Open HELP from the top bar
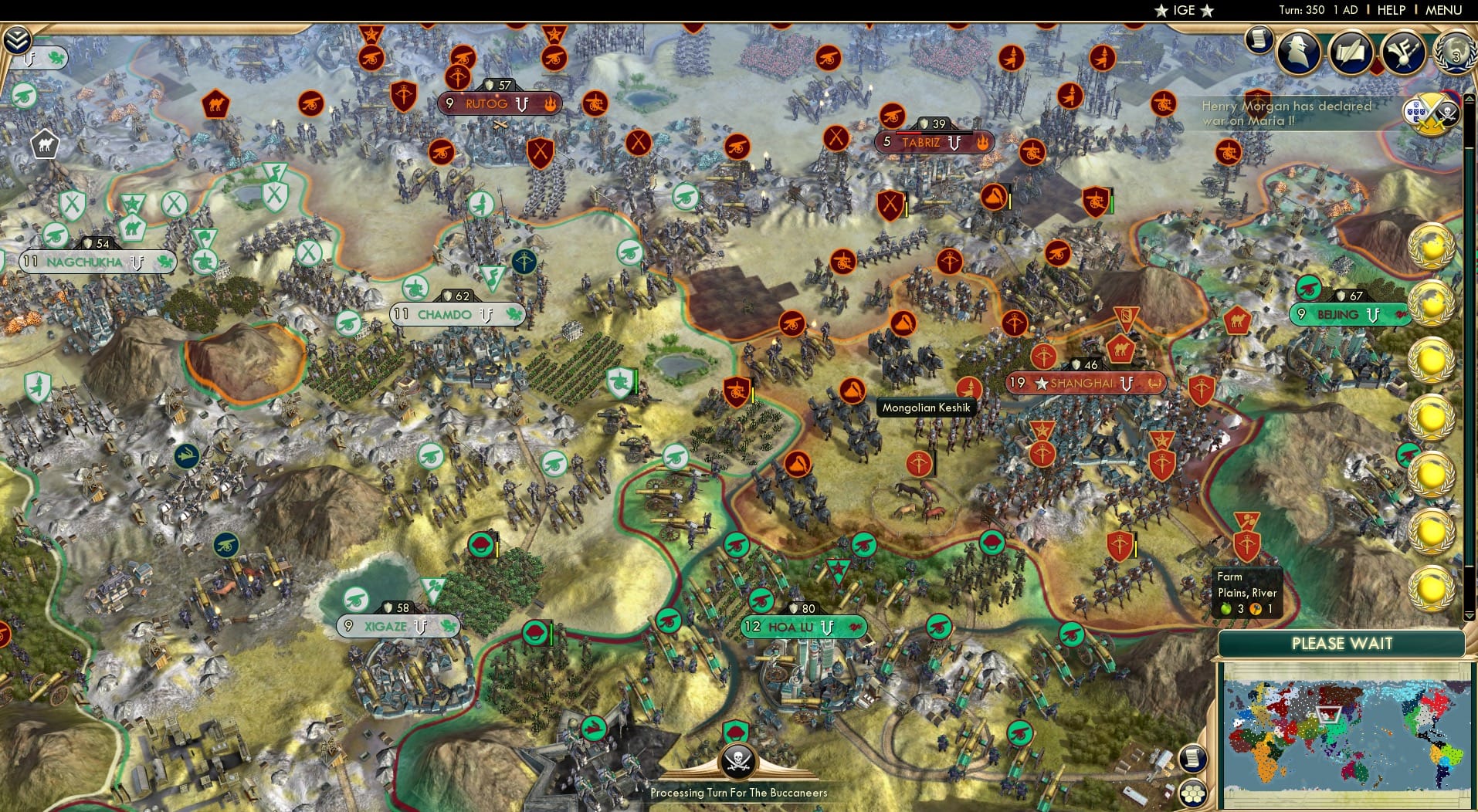 [1391, 10]
